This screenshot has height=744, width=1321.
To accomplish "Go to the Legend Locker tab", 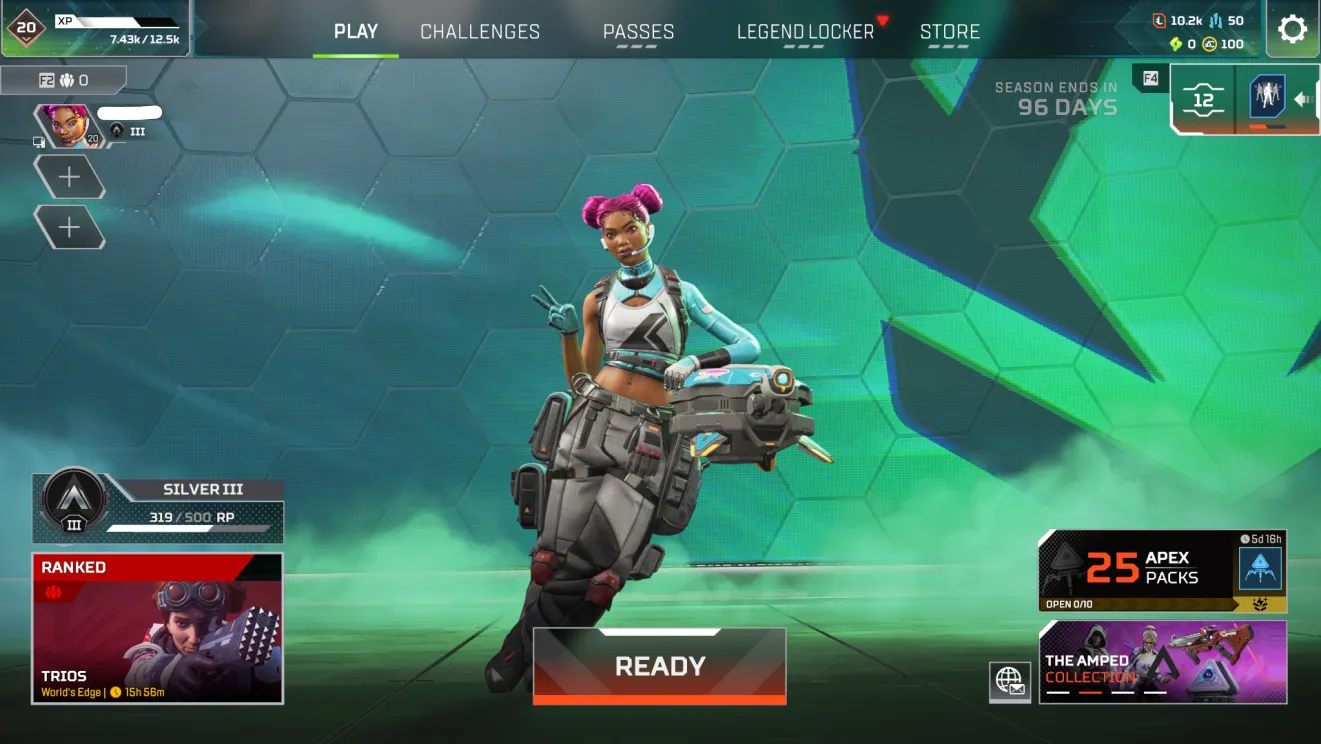I will coord(805,32).
